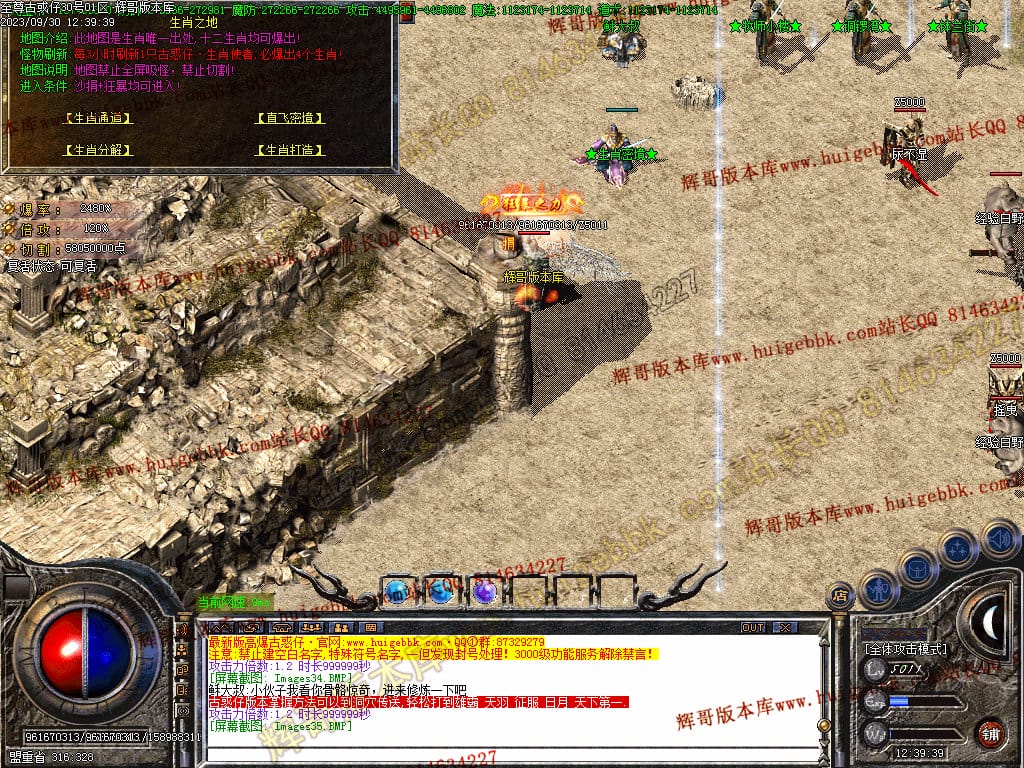1024x768 pixels.
Task: Open the 生肖通道 link in the map panel
Action: (x=98, y=118)
